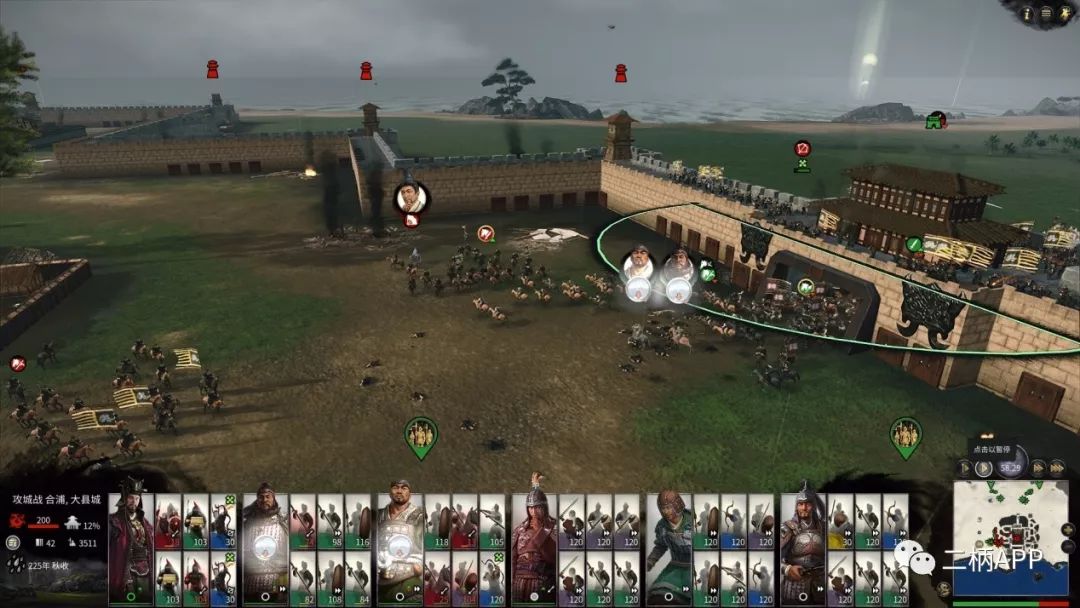Open the info button at top right
The height and width of the screenshot is (608, 1080).
point(1026,12)
